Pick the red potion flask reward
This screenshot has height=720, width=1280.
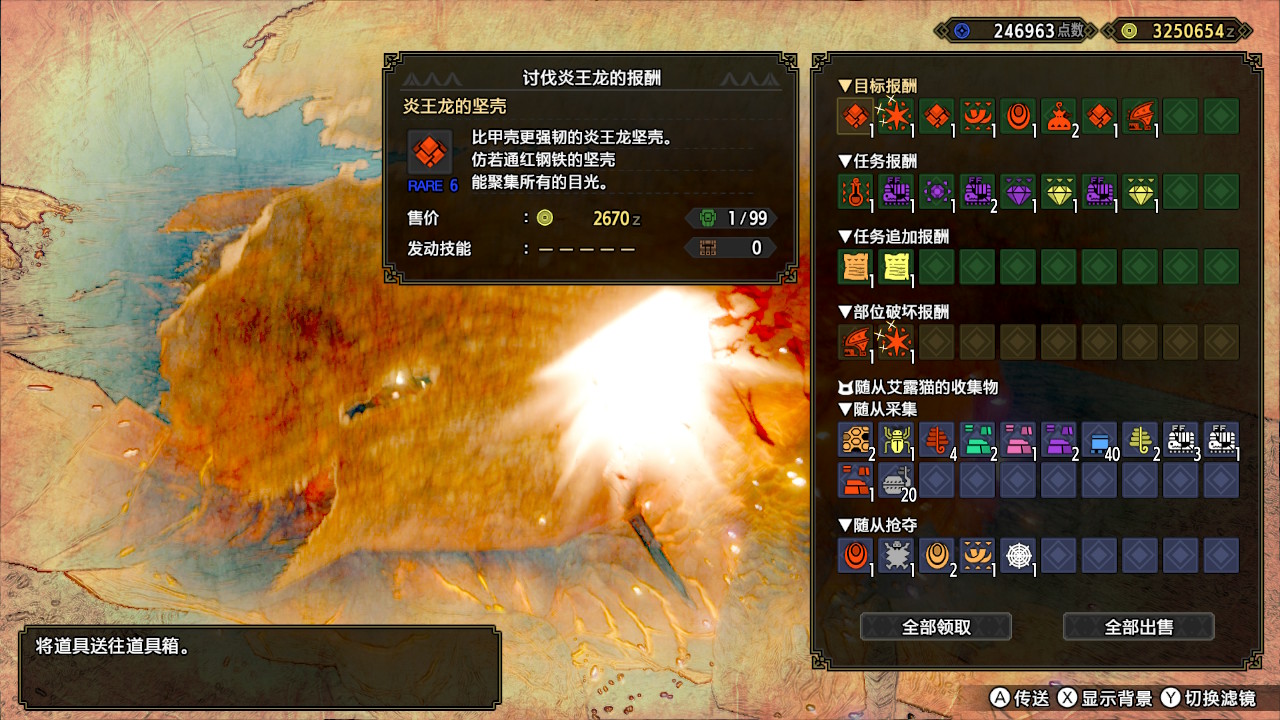pos(856,191)
